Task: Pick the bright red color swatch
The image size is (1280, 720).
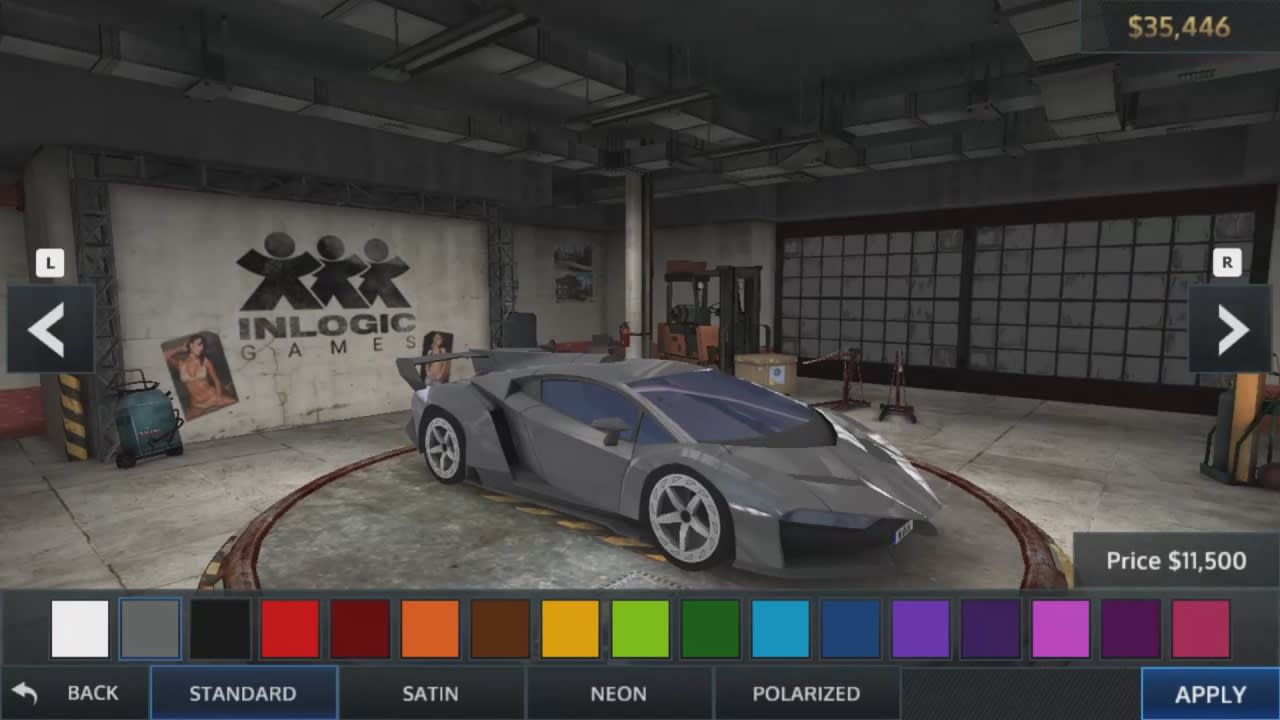Action: coord(290,630)
